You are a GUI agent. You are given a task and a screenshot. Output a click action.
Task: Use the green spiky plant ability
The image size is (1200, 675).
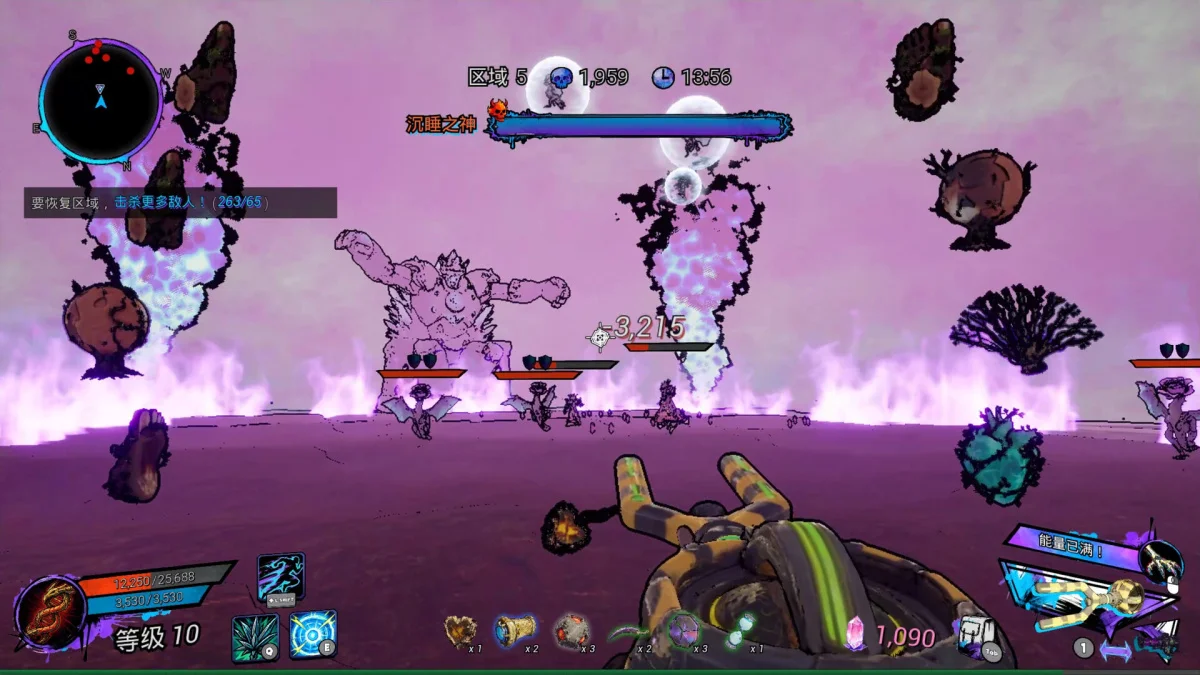click(255, 637)
